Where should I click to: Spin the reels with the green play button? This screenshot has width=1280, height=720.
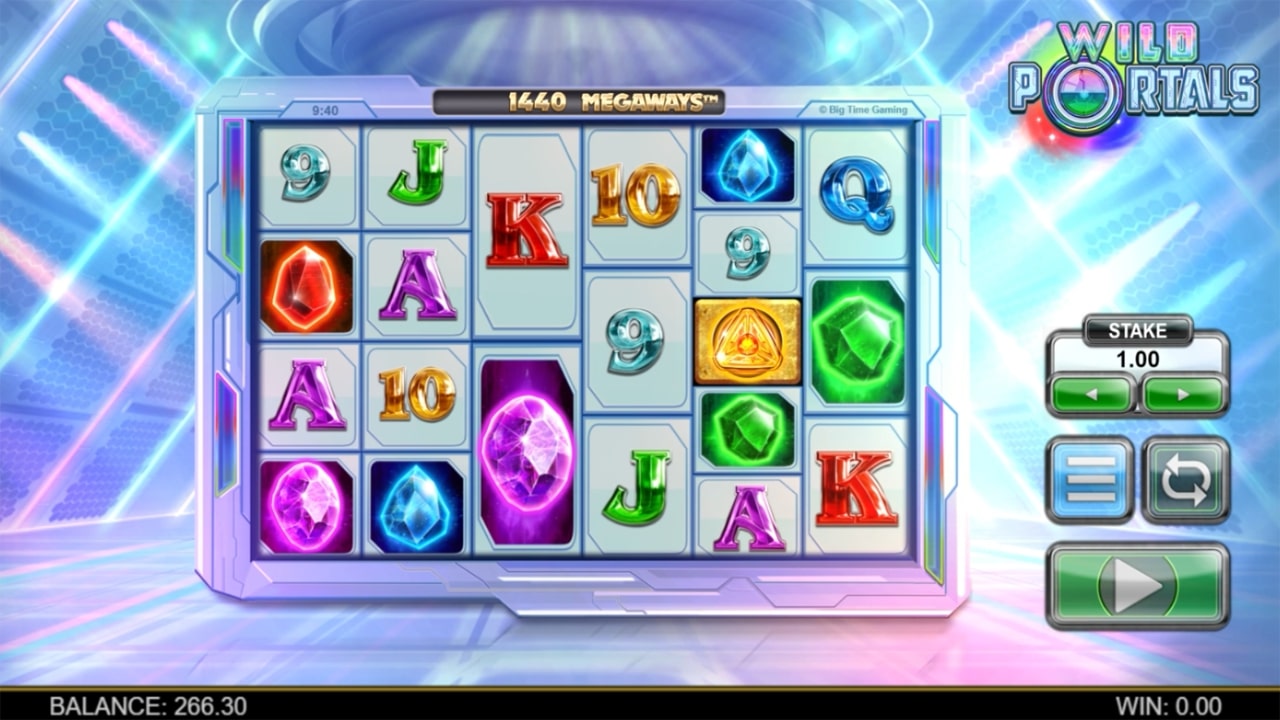(1137, 585)
